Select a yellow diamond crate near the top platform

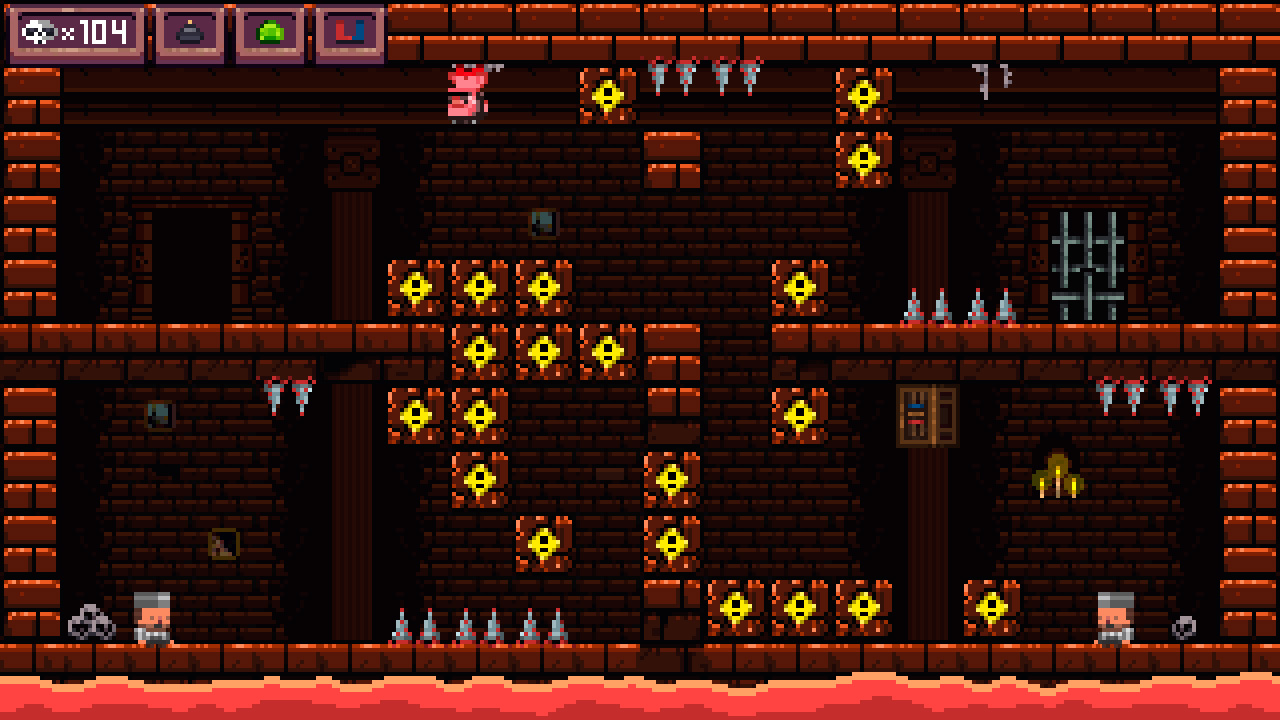click(x=607, y=94)
